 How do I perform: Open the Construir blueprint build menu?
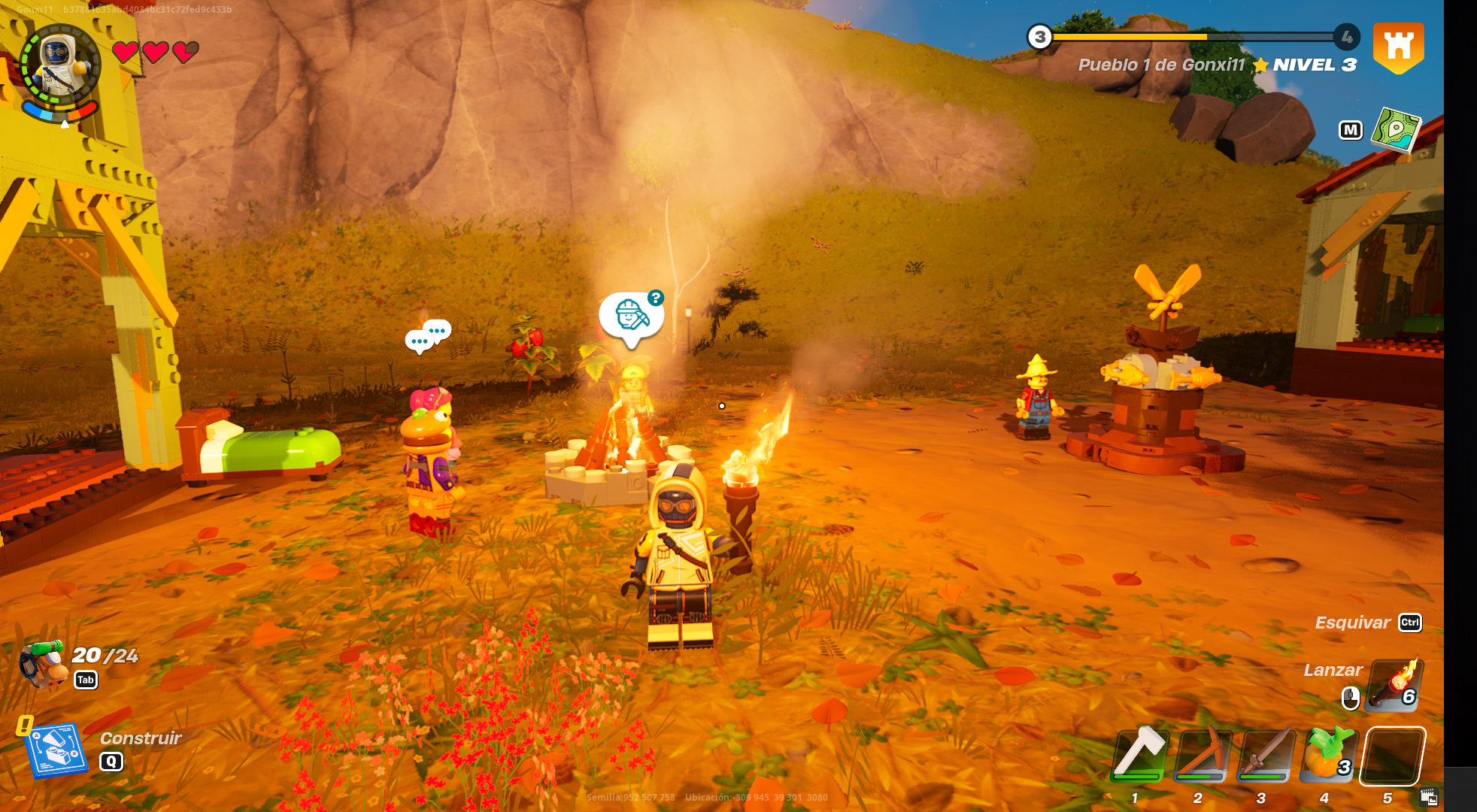point(56,750)
